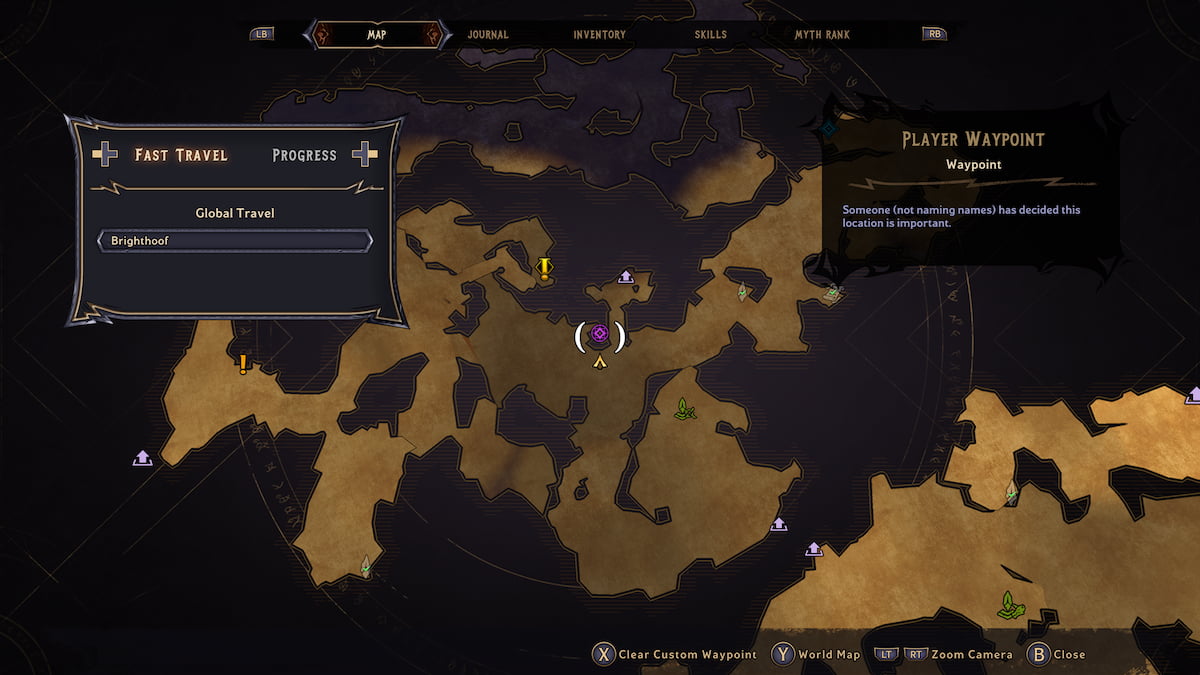Open the World Map view
The image size is (1200, 675).
pos(816,655)
